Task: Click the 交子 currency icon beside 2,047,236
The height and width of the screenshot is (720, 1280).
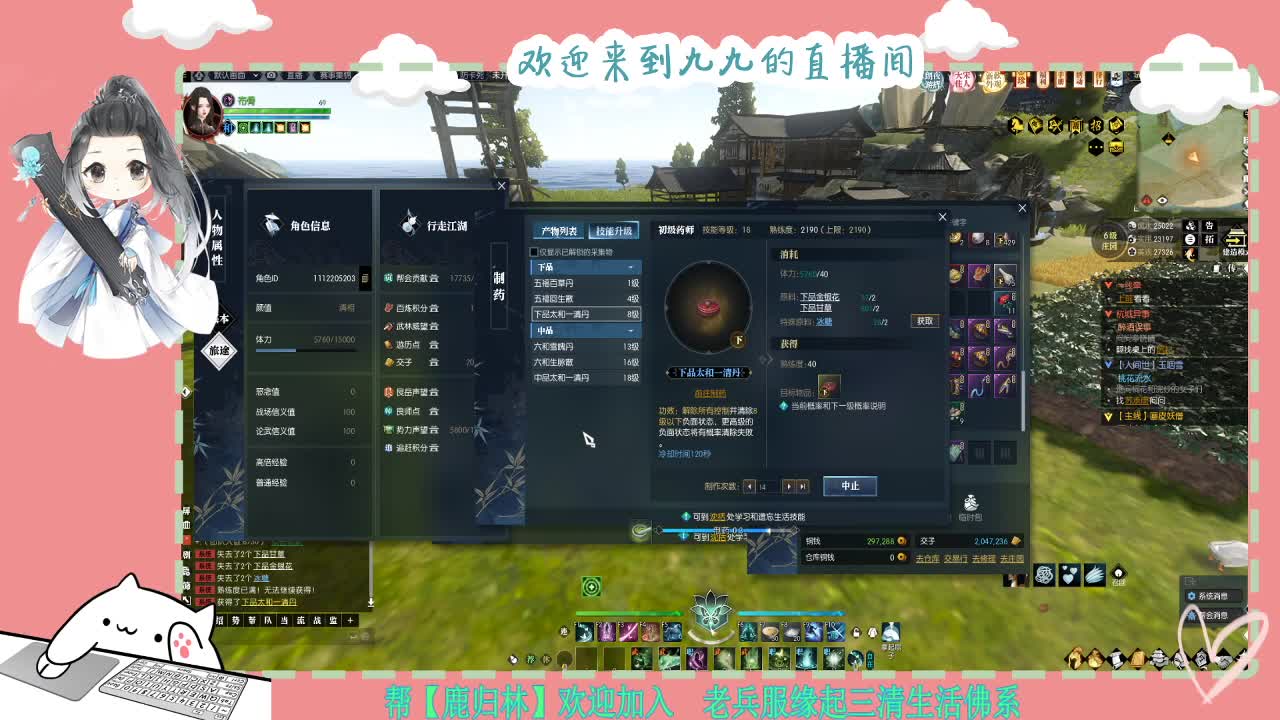Action: click(1016, 541)
